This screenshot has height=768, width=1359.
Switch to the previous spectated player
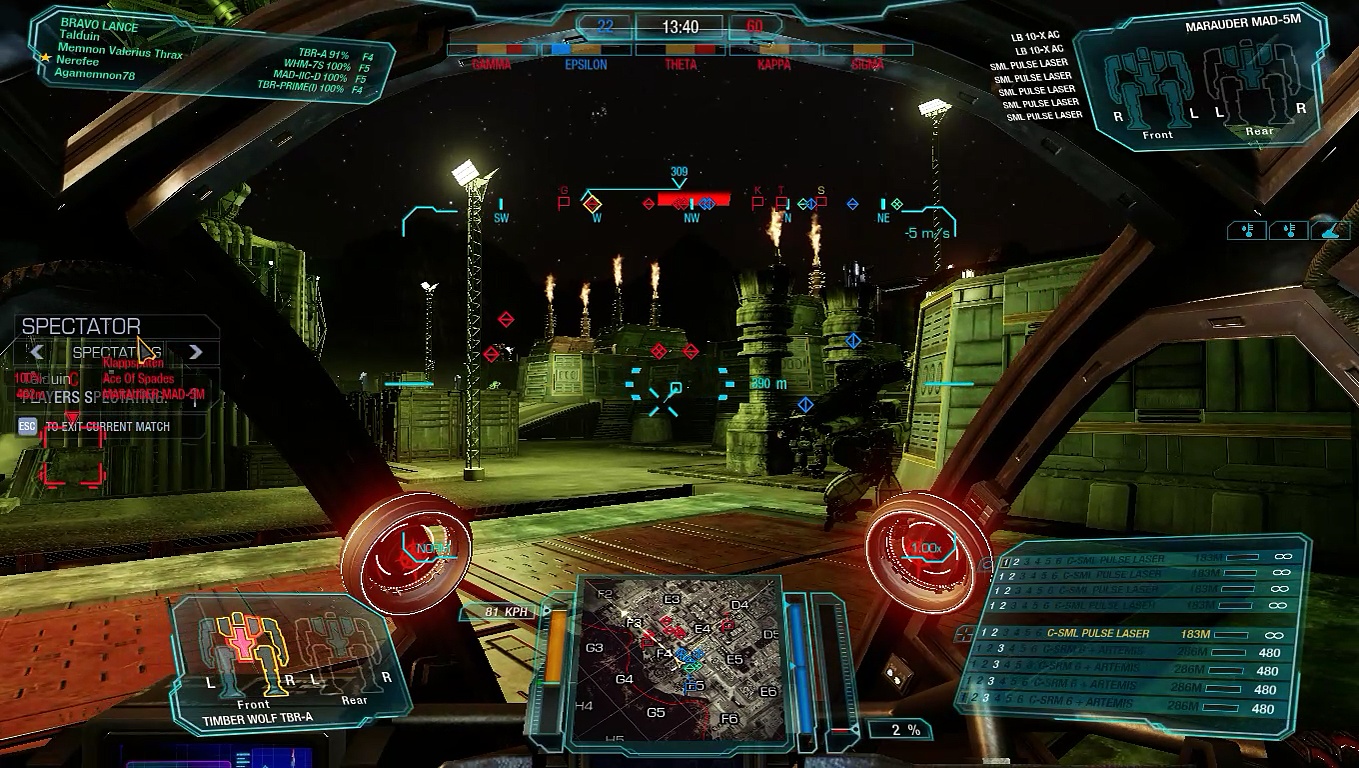tap(37, 352)
